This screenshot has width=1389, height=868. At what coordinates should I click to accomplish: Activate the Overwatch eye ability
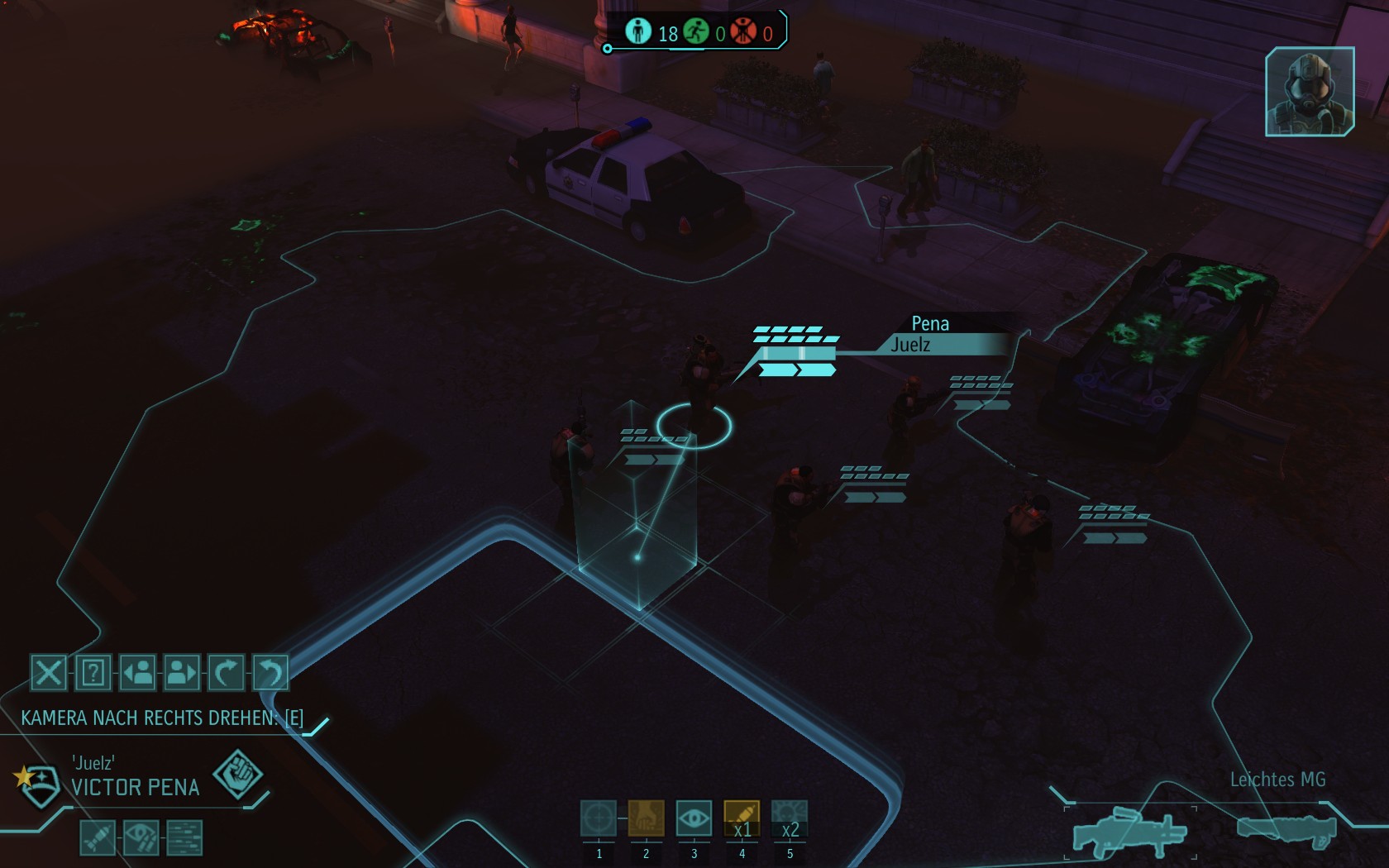(694, 818)
